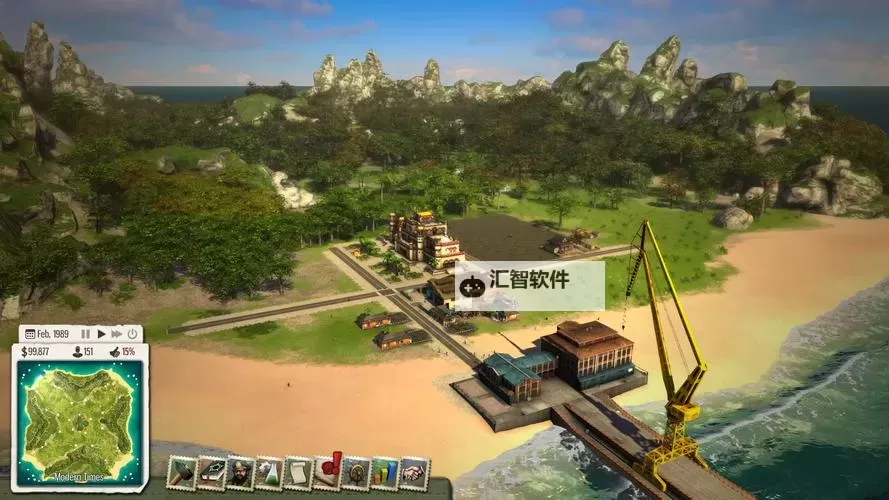Viewport: 889px width, 500px height.
Task: Open the research flask stamp
Action: [268, 473]
